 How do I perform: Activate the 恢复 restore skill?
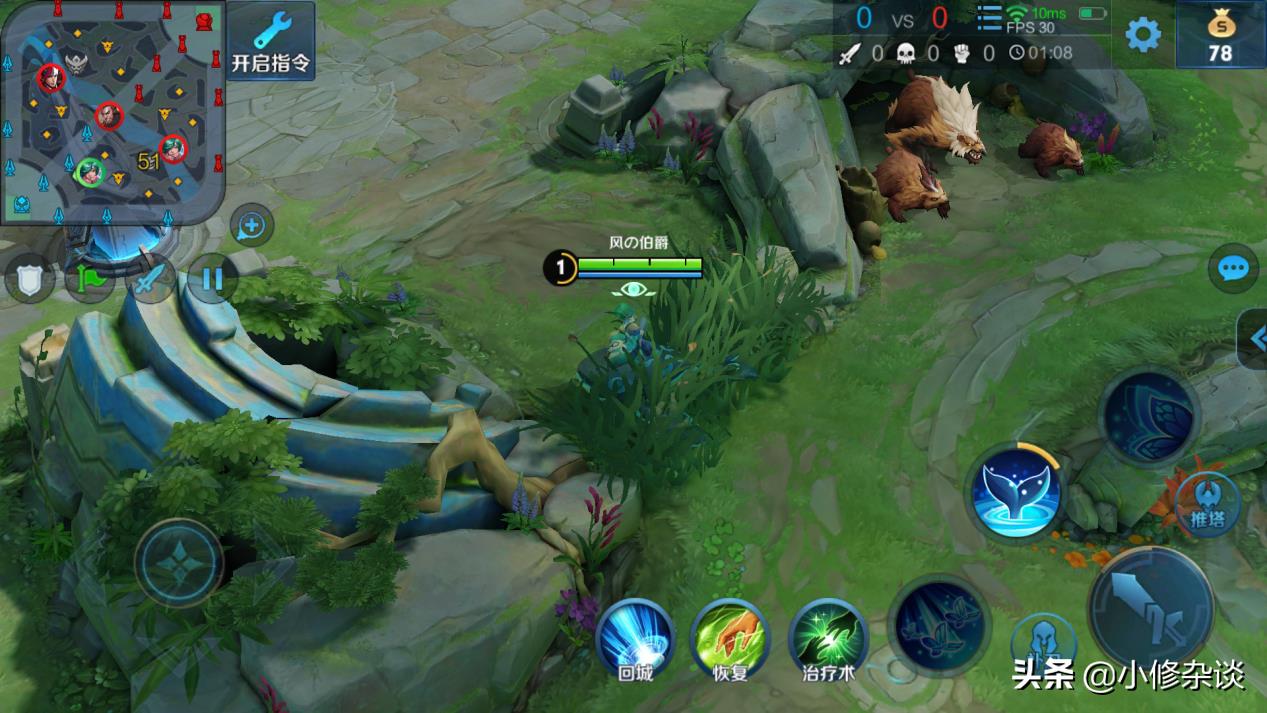[x=730, y=638]
